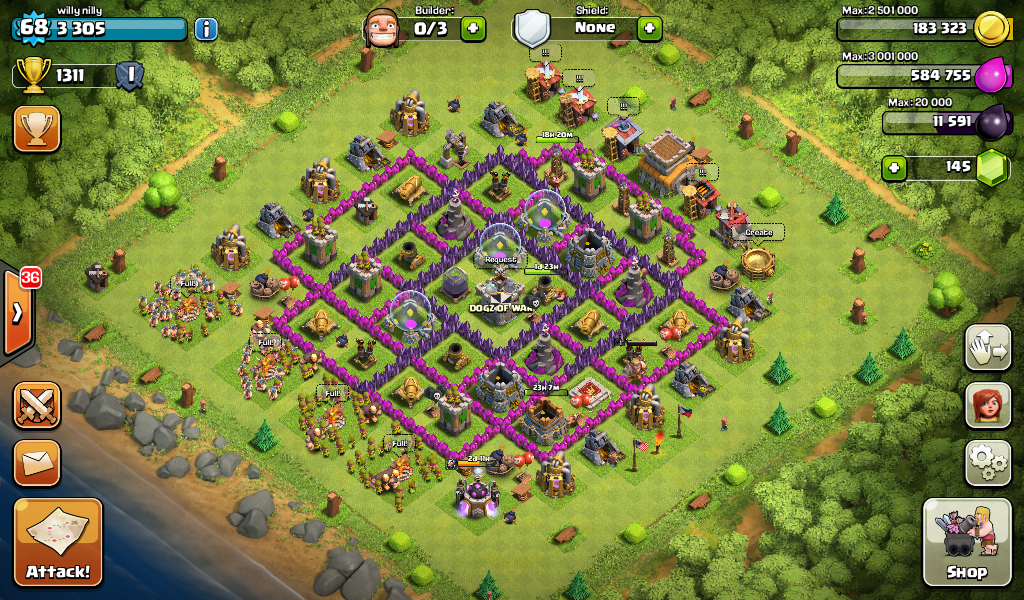Tap the Request troops bubble on clan castle
Screen dimensions: 1024x600
tap(501, 260)
